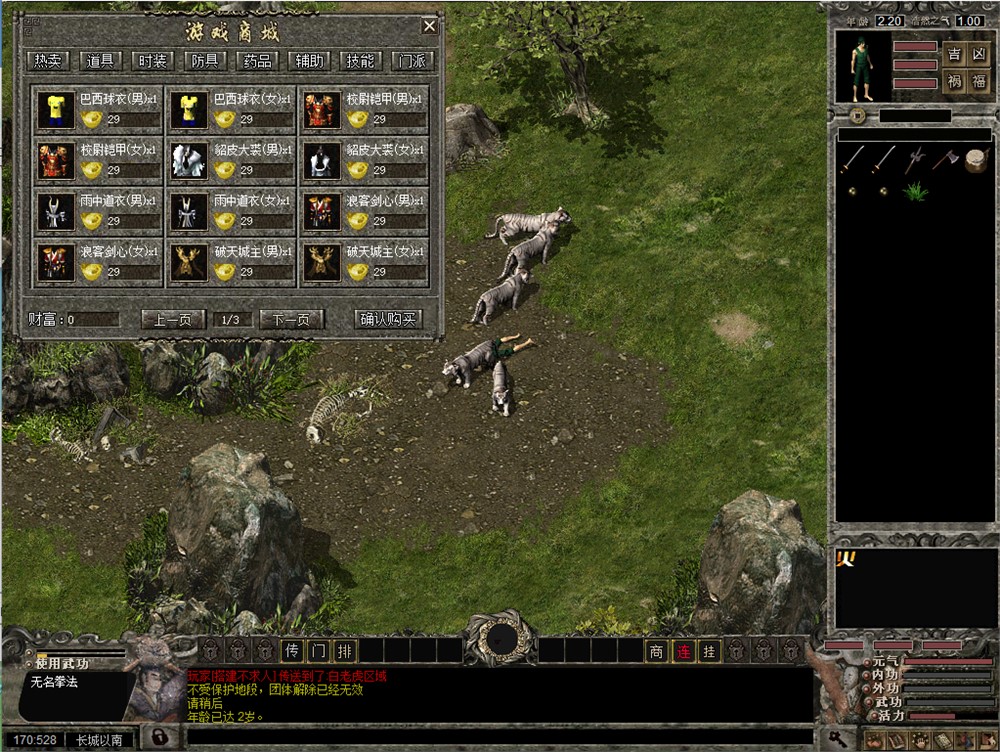Select the 时装 category tab
The width and height of the screenshot is (1000, 752).
pos(152,61)
